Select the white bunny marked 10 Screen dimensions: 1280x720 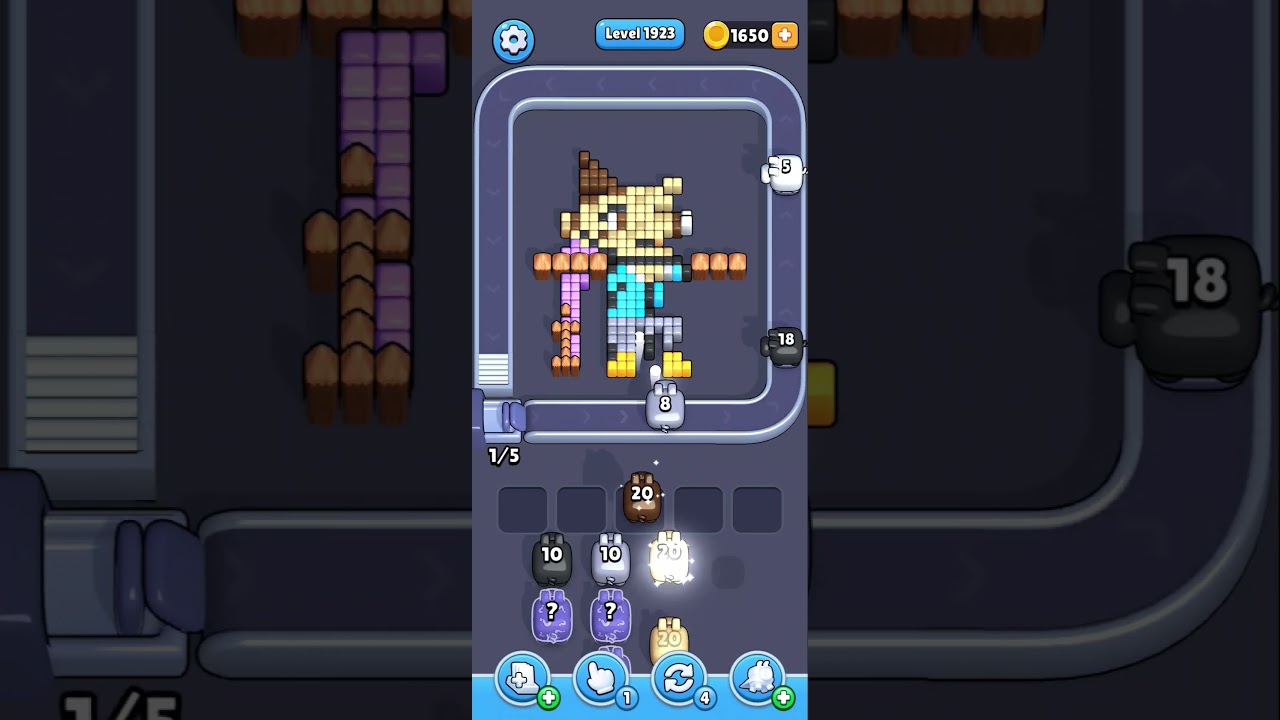tap(611, 558)
